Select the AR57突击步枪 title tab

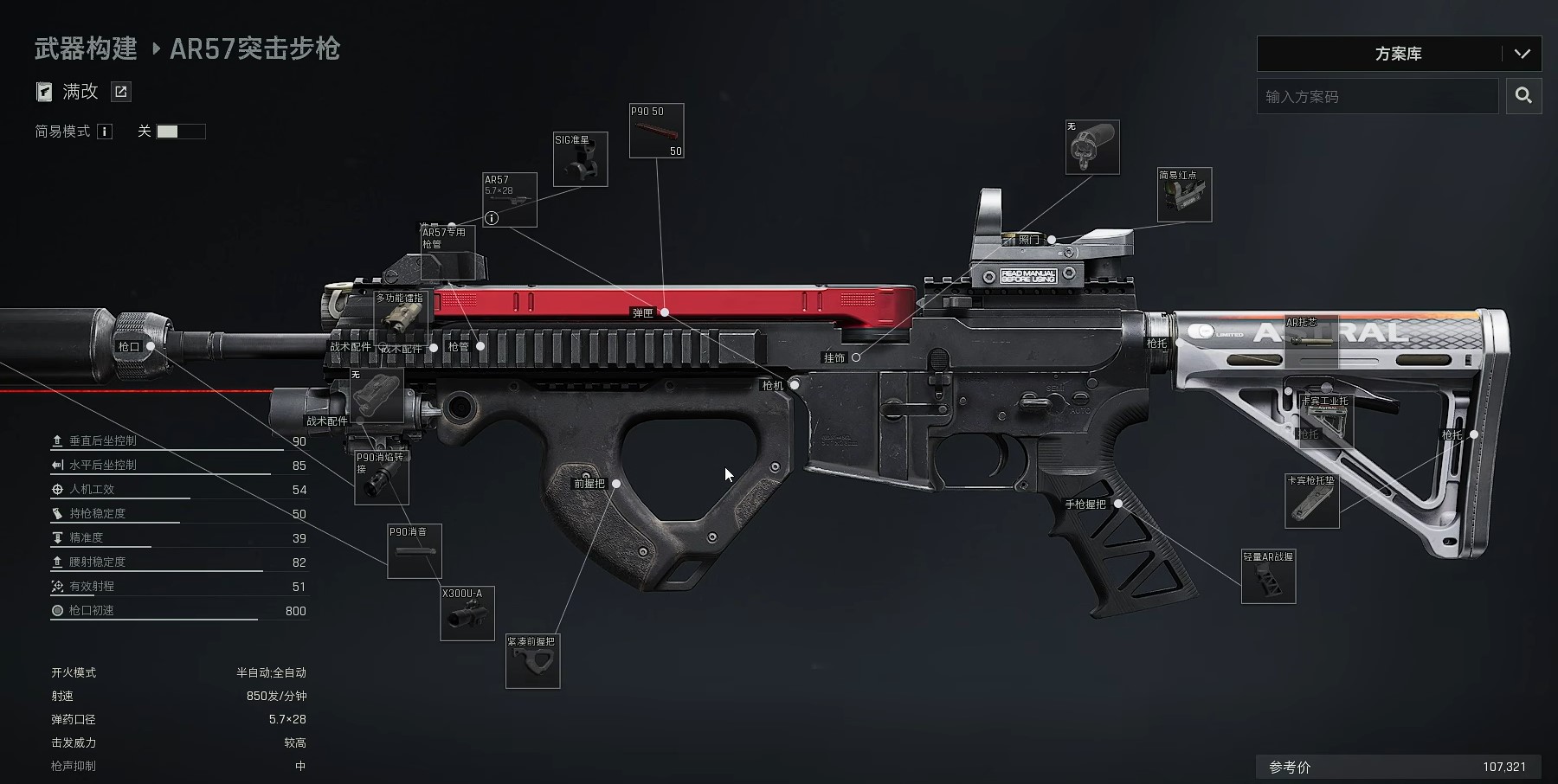click(x=254, y=50)
